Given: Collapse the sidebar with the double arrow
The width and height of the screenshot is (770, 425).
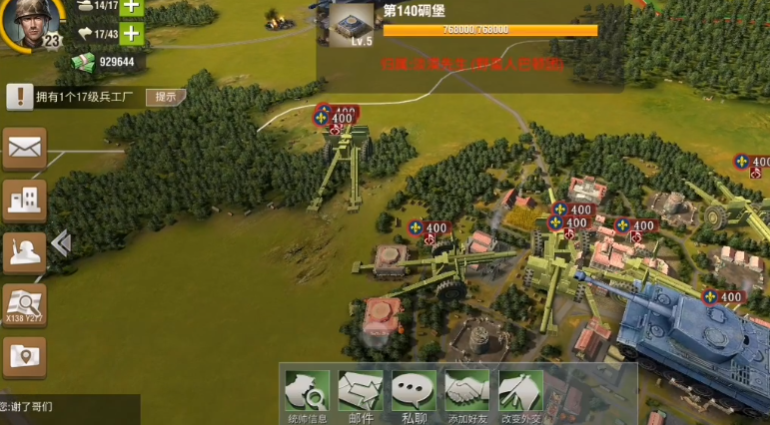Looking at the screenshot, I should tap(60, 243).
